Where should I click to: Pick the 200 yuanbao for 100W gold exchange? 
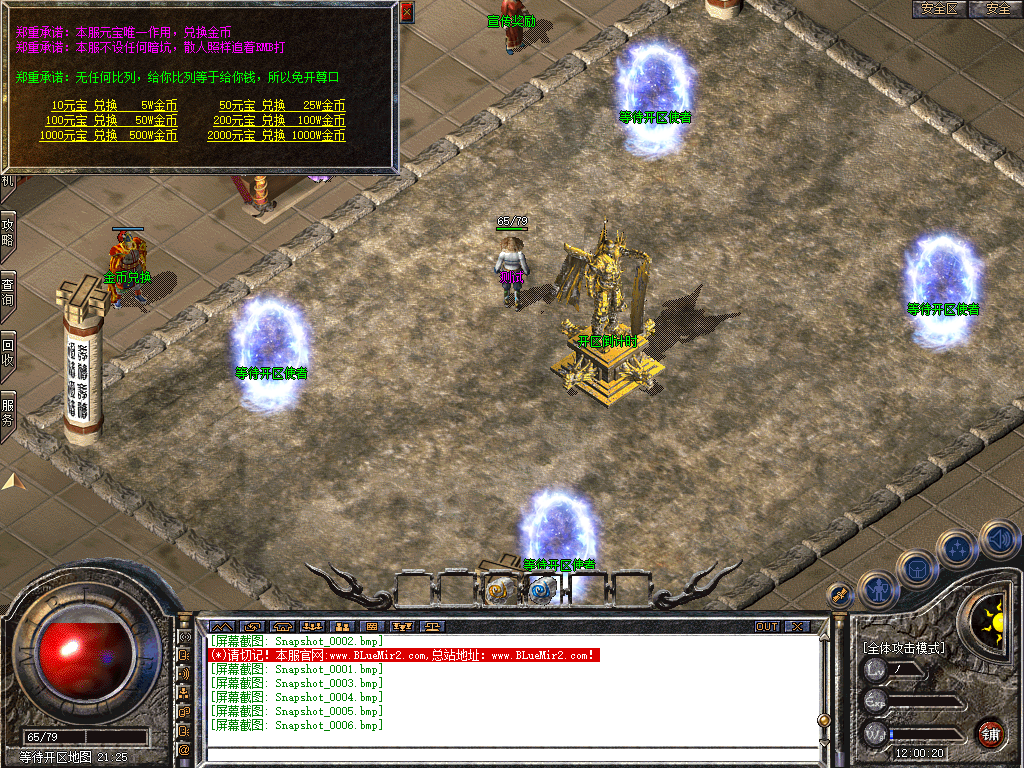tap(279, 120)
